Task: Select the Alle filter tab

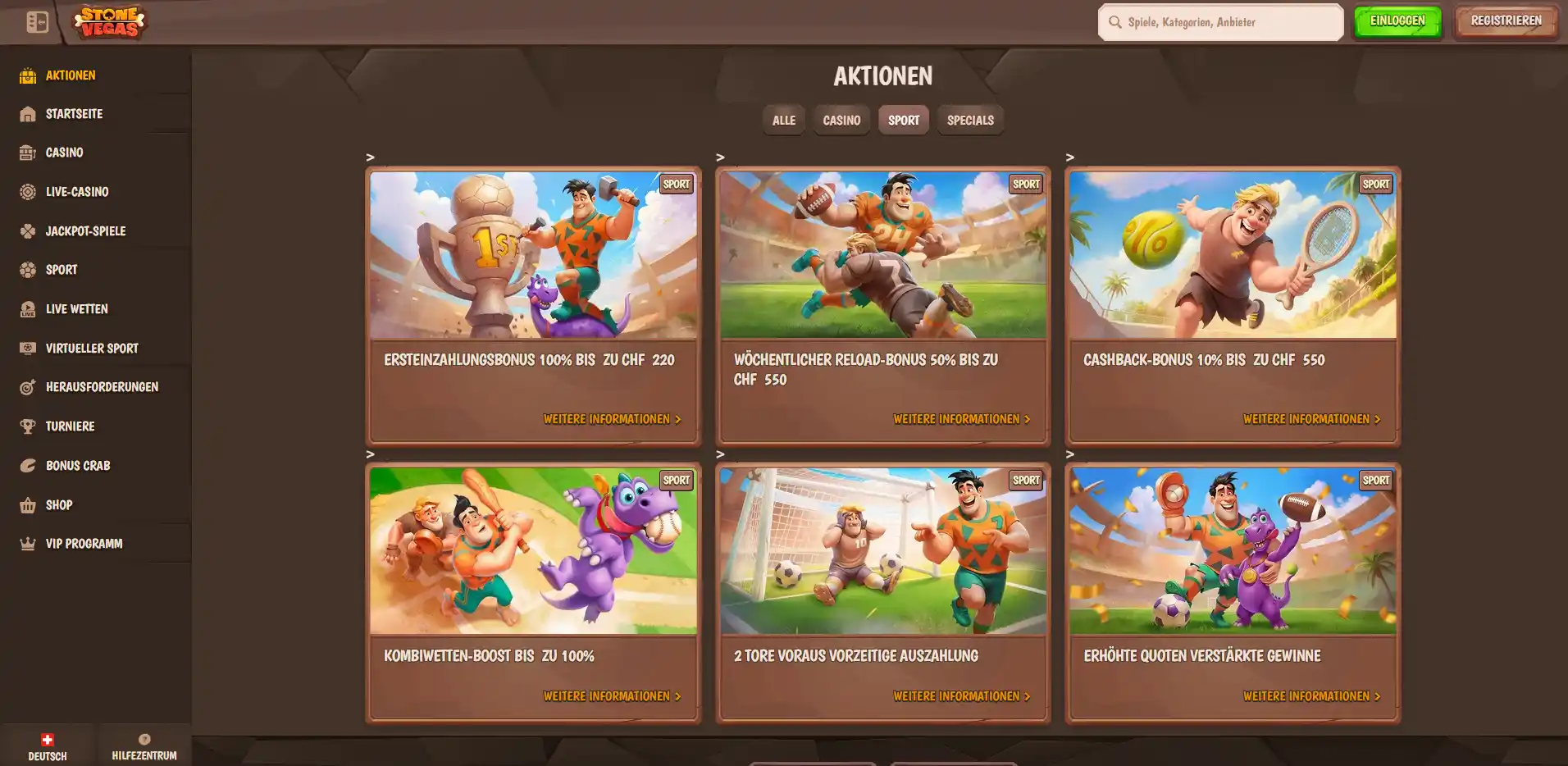Action: 783,120
